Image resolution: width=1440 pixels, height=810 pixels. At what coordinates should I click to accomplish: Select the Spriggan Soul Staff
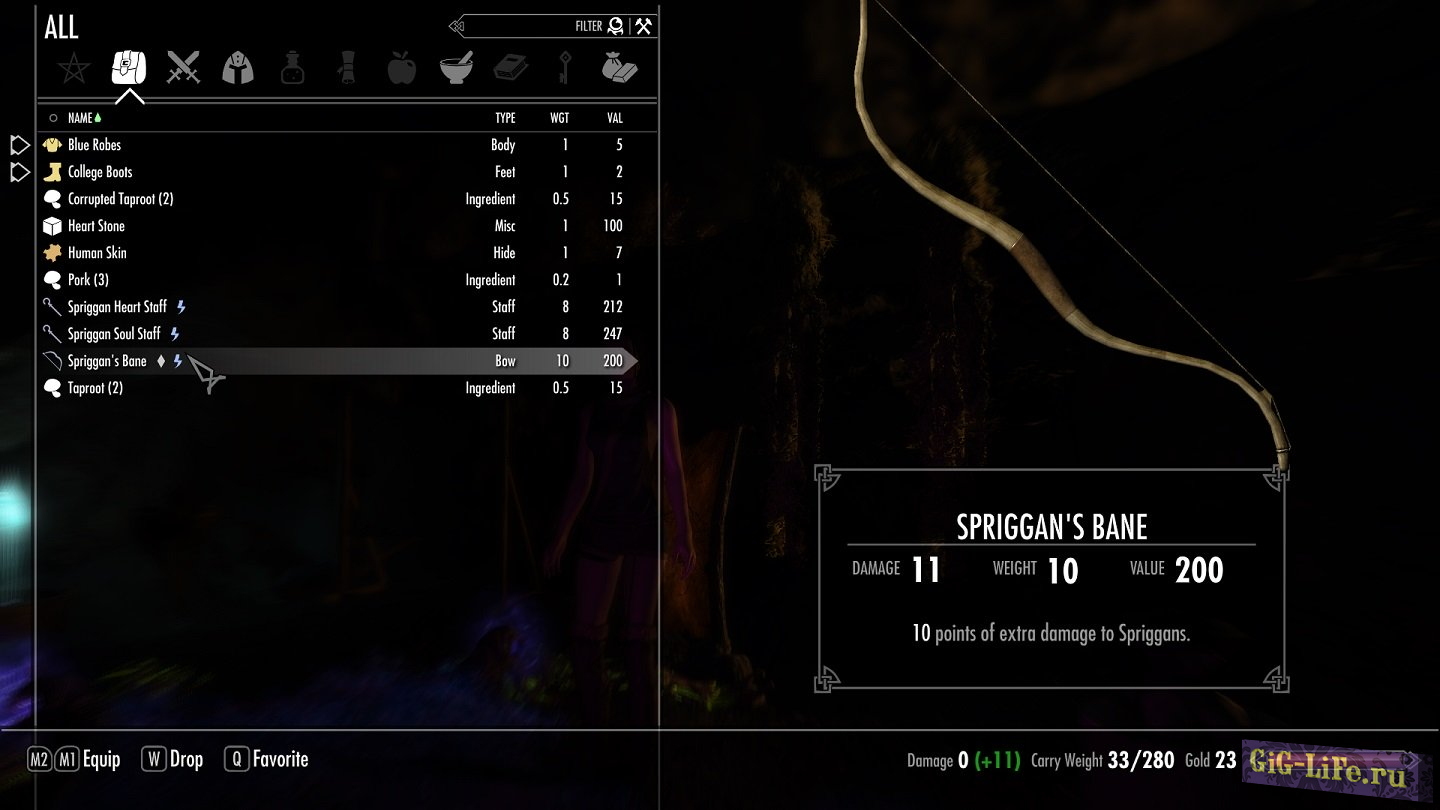(x=114, y=334)
